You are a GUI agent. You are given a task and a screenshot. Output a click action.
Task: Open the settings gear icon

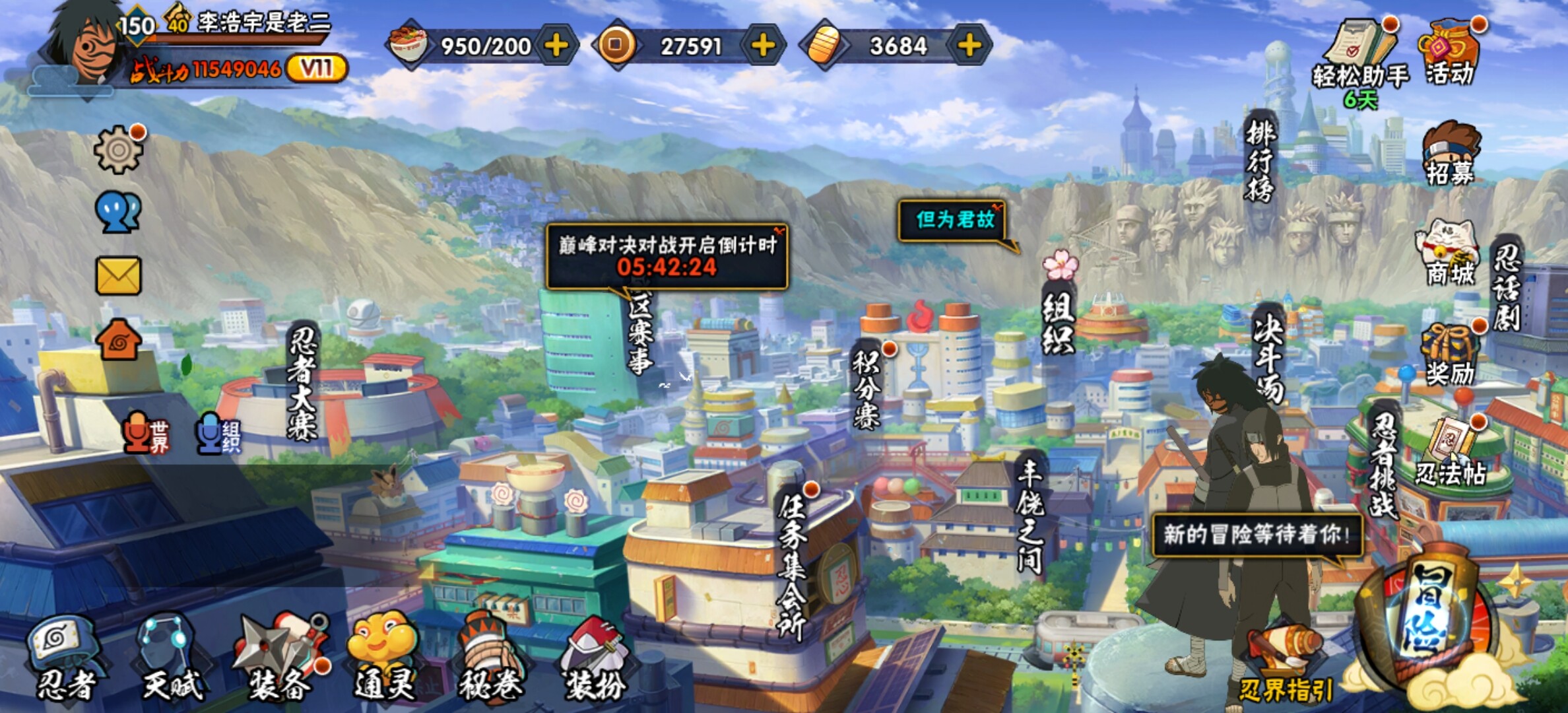[119, 150]
